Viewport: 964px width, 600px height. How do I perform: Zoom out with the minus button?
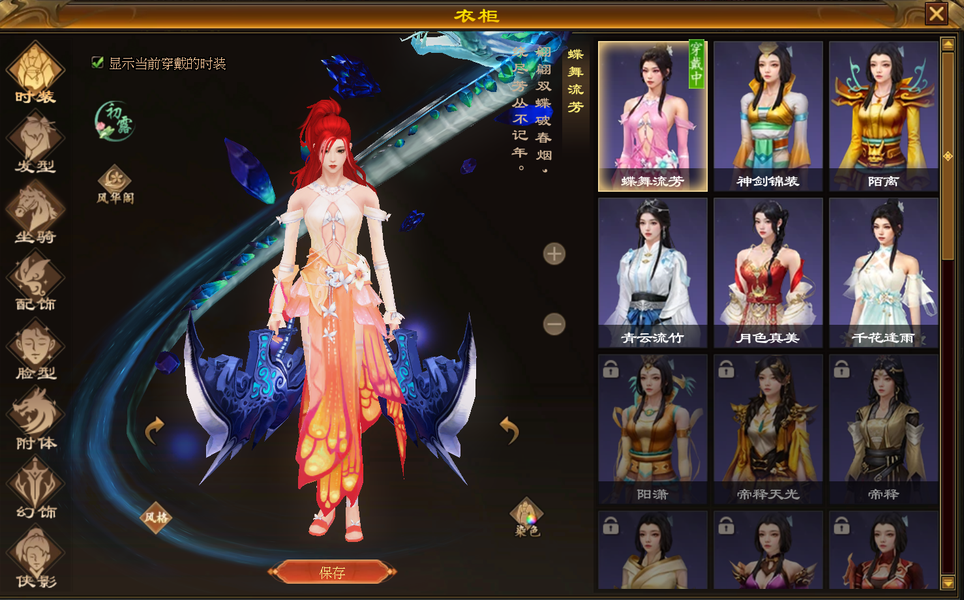(x=554, y=324)
